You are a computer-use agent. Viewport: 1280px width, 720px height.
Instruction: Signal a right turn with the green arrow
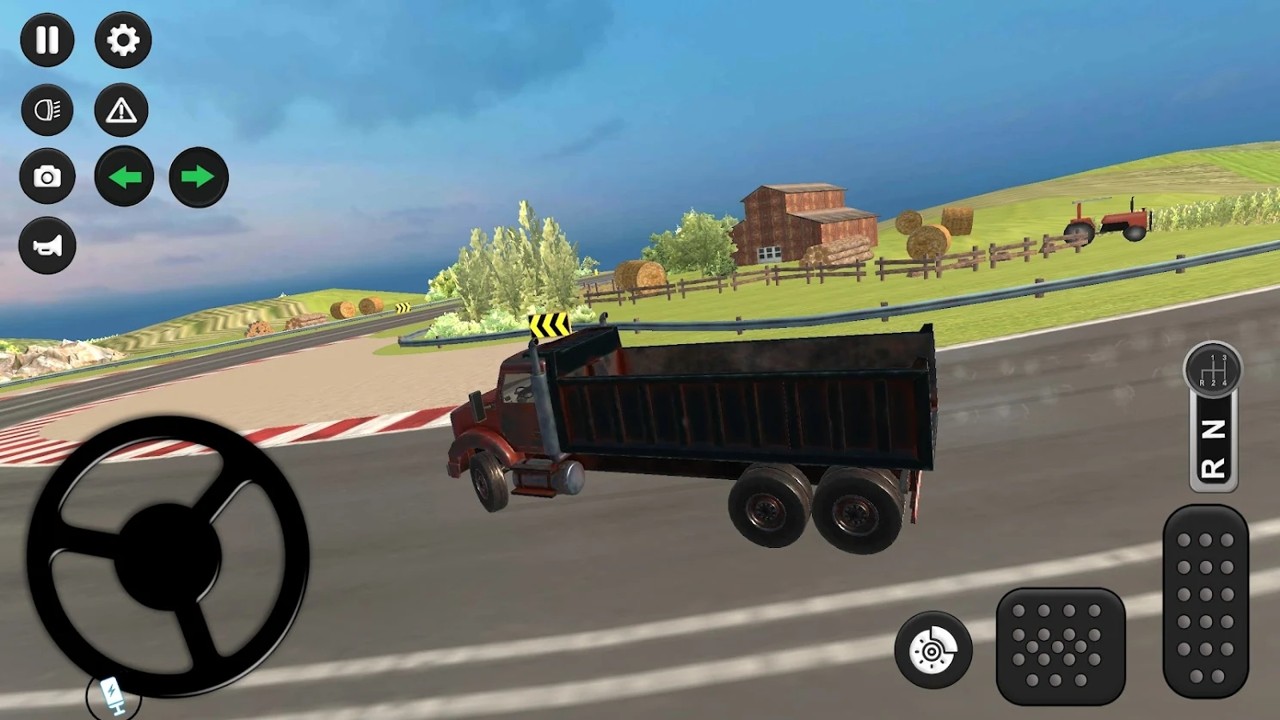(198, 176)
